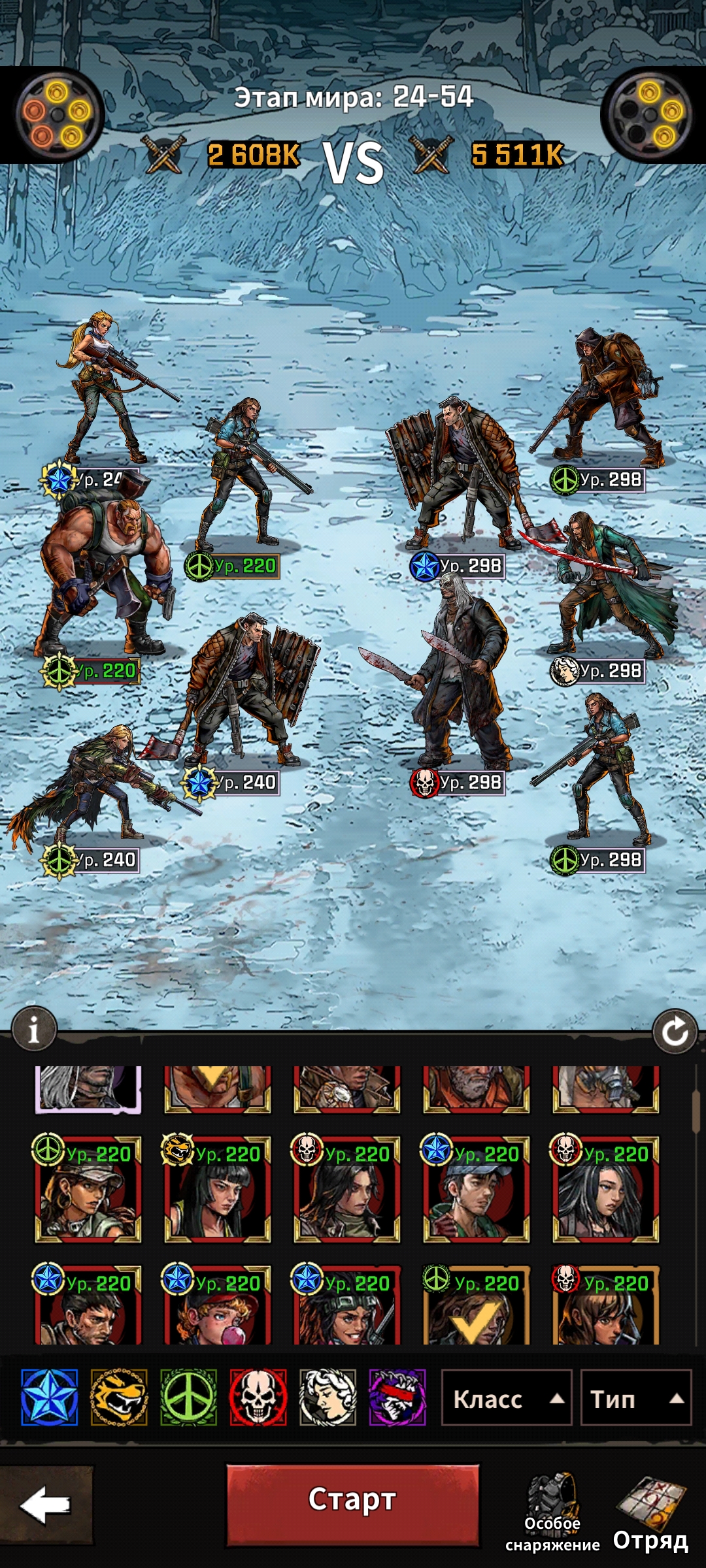Reset the lineup with the circular arrow button
The width and height of the screenshot is (706, 1568).
pos(675,1032)
